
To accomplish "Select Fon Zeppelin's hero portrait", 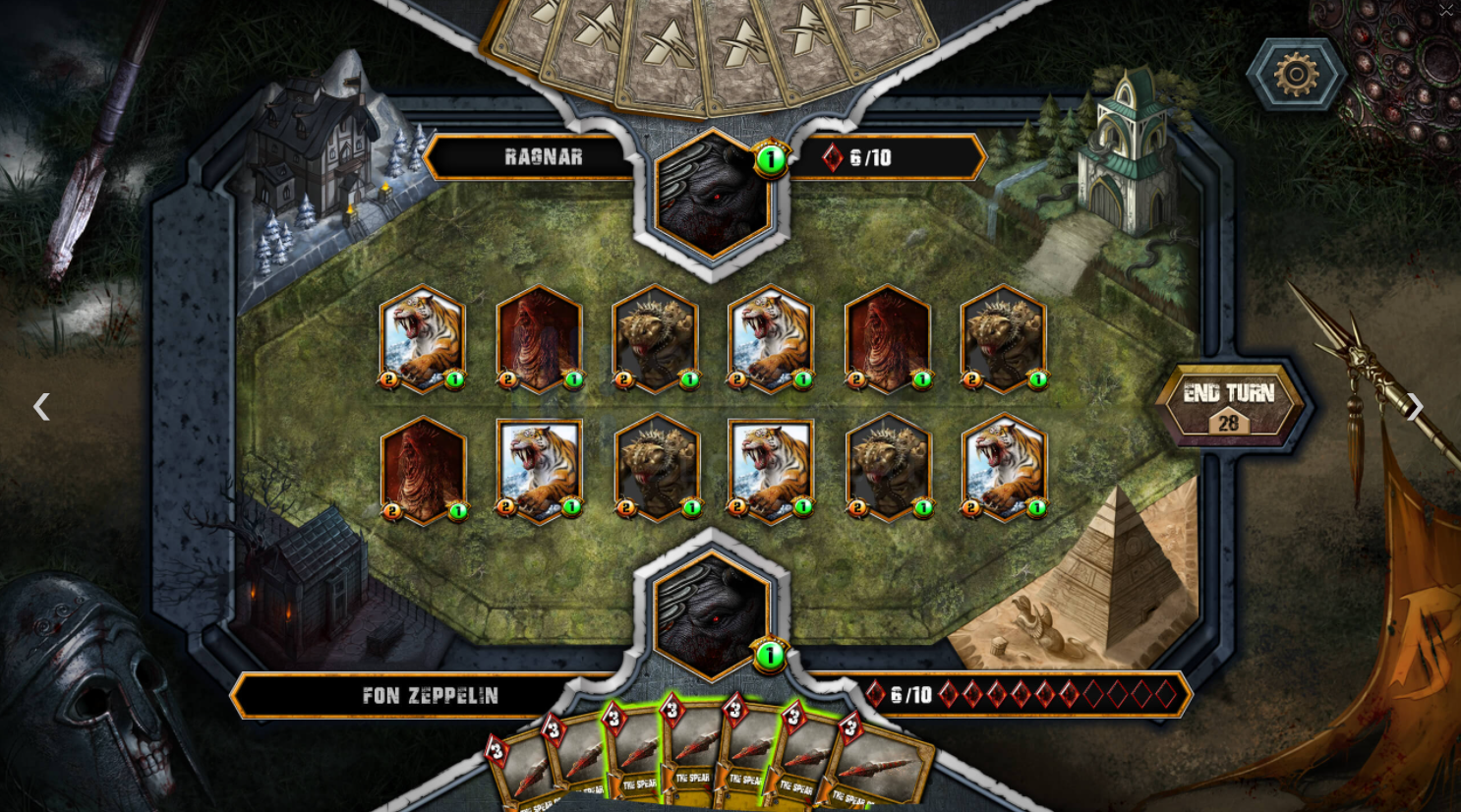I will coord(712,615).
